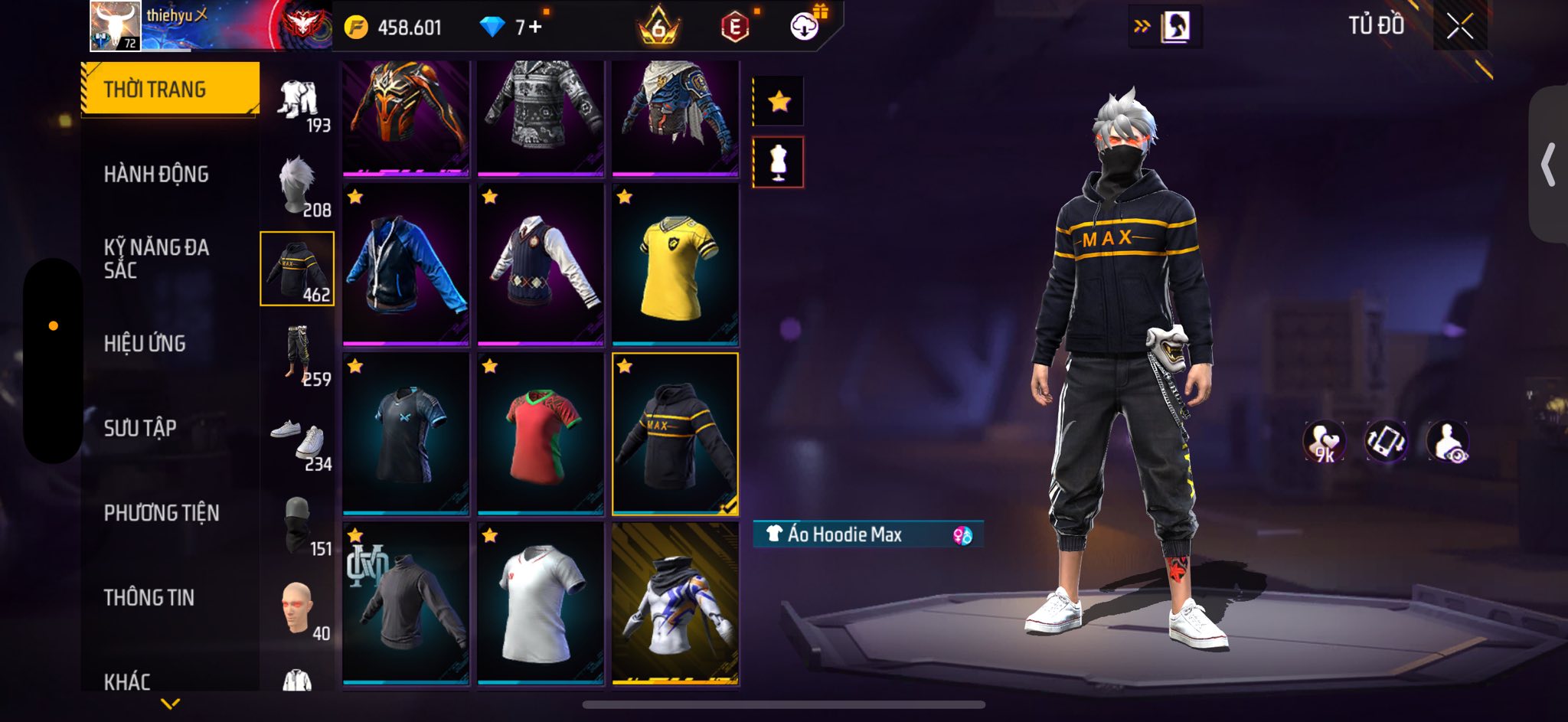
Task: Toggle the star favorites filter
Action: click(779, 101)
